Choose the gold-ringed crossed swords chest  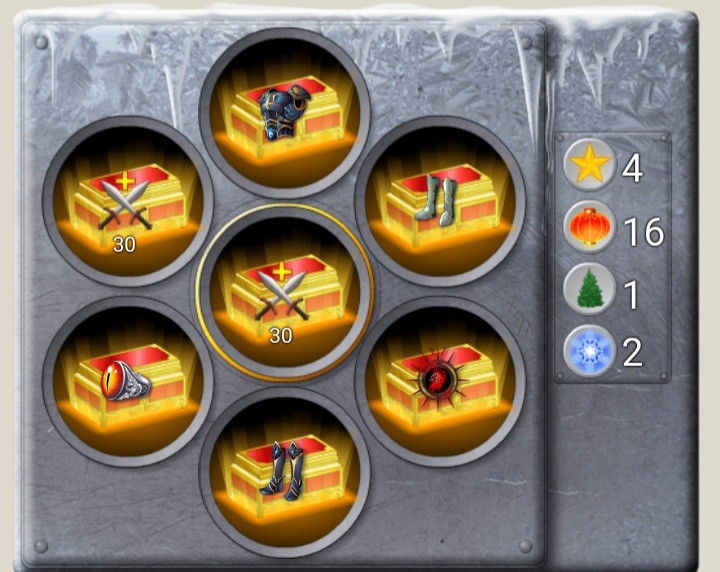[284, 291]
